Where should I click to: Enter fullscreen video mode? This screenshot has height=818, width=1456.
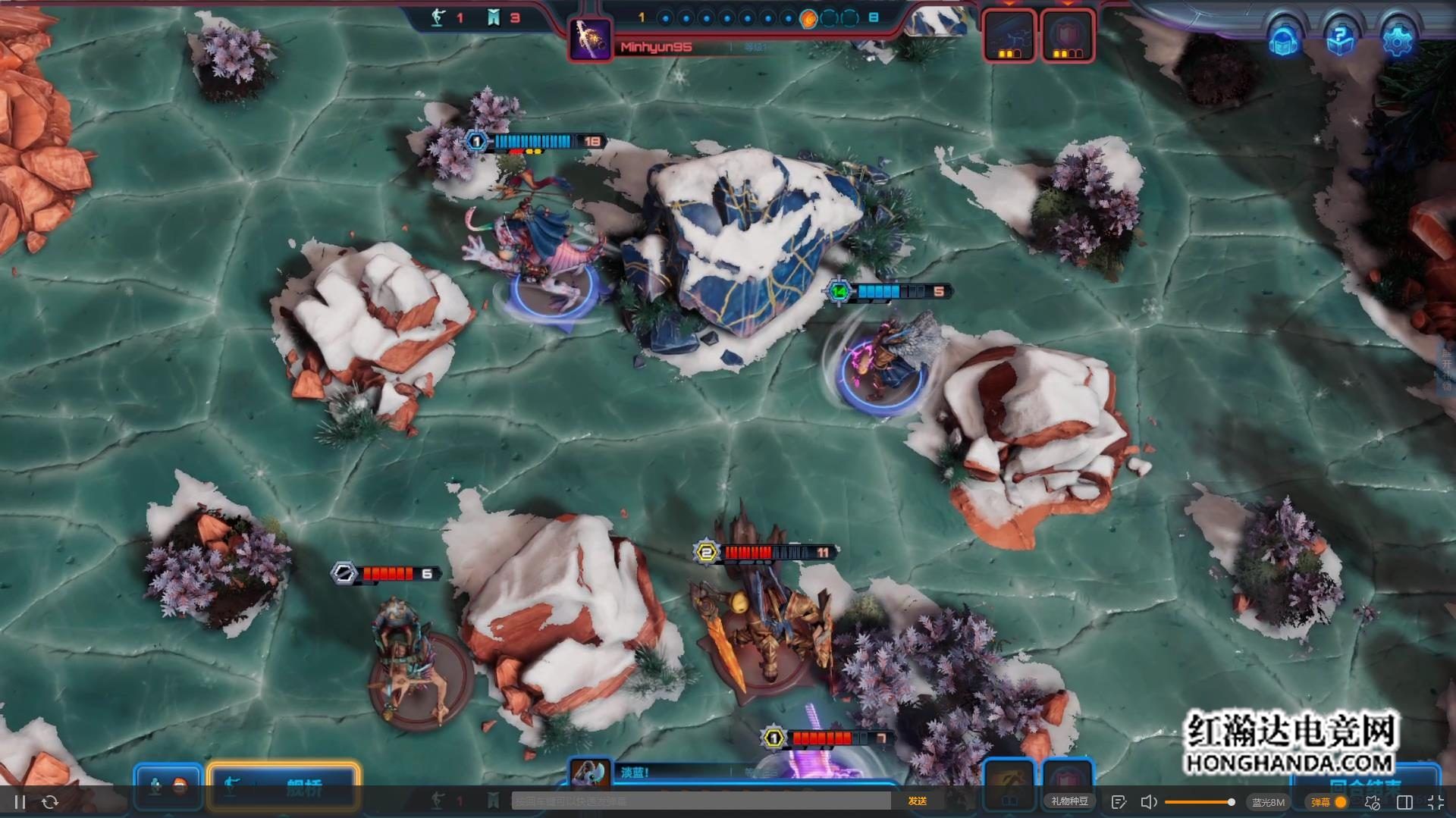coord(1436,802)
